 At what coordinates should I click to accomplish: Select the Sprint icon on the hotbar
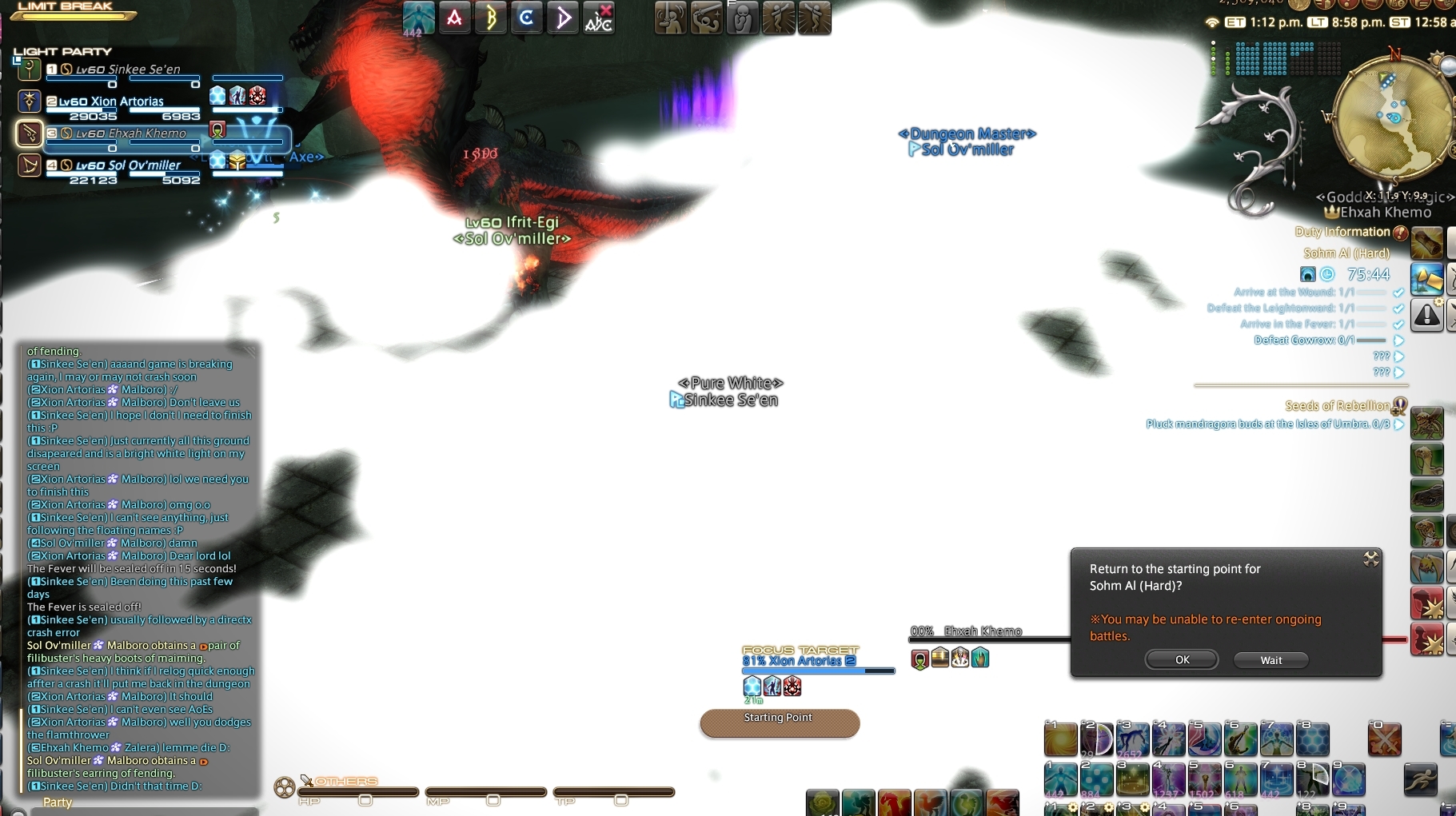pos(1421,779)
